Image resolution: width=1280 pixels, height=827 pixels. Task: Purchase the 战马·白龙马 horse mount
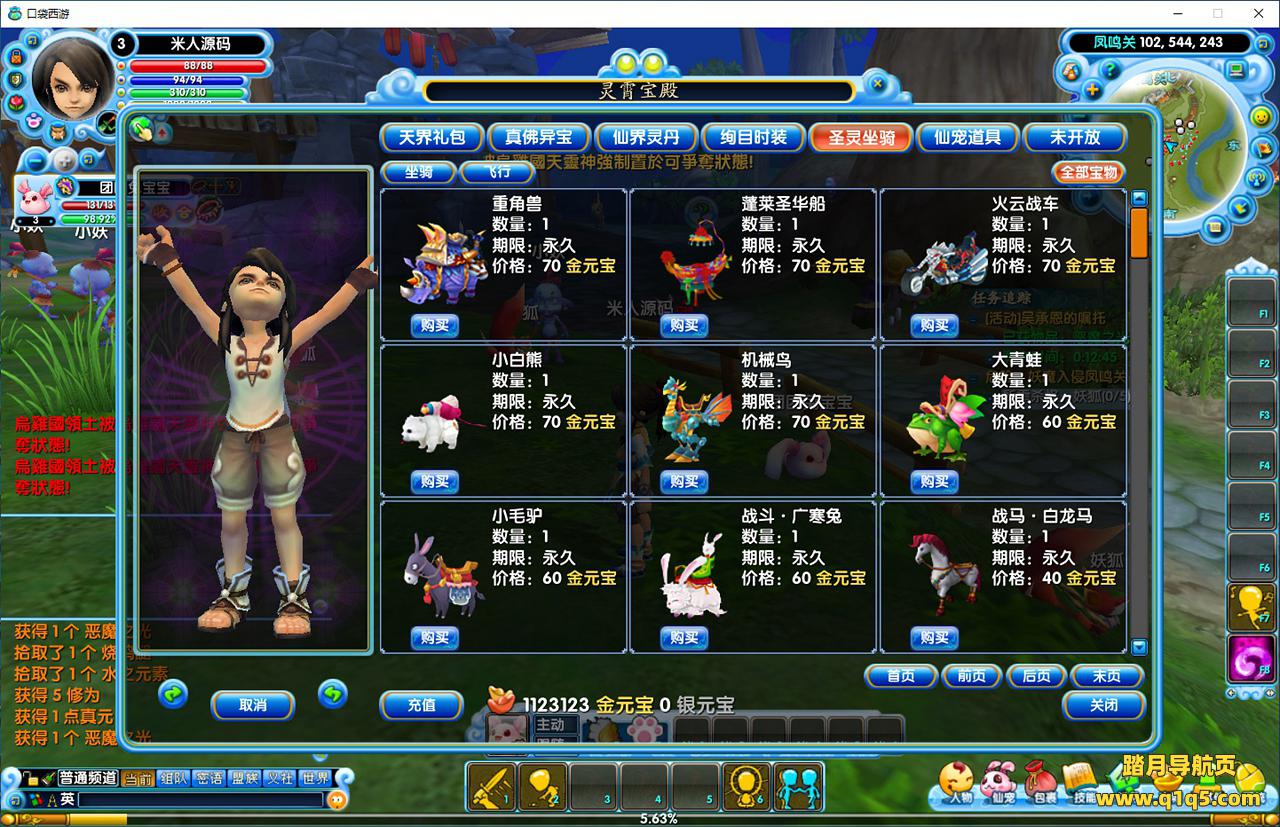pyautogui.click(x=934, y=637)
